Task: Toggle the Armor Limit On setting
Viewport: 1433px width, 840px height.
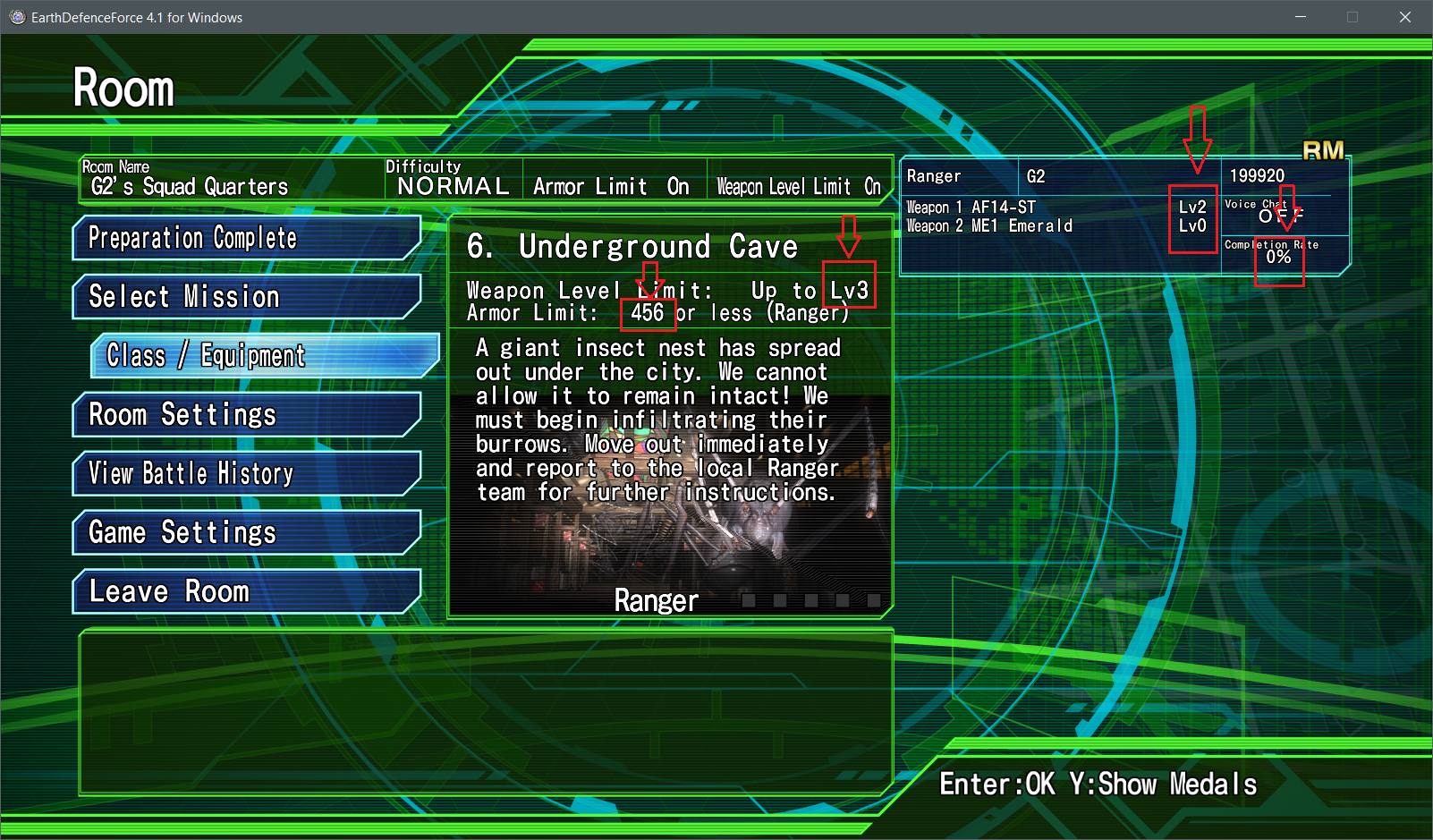Action: [x=615, y=185]
